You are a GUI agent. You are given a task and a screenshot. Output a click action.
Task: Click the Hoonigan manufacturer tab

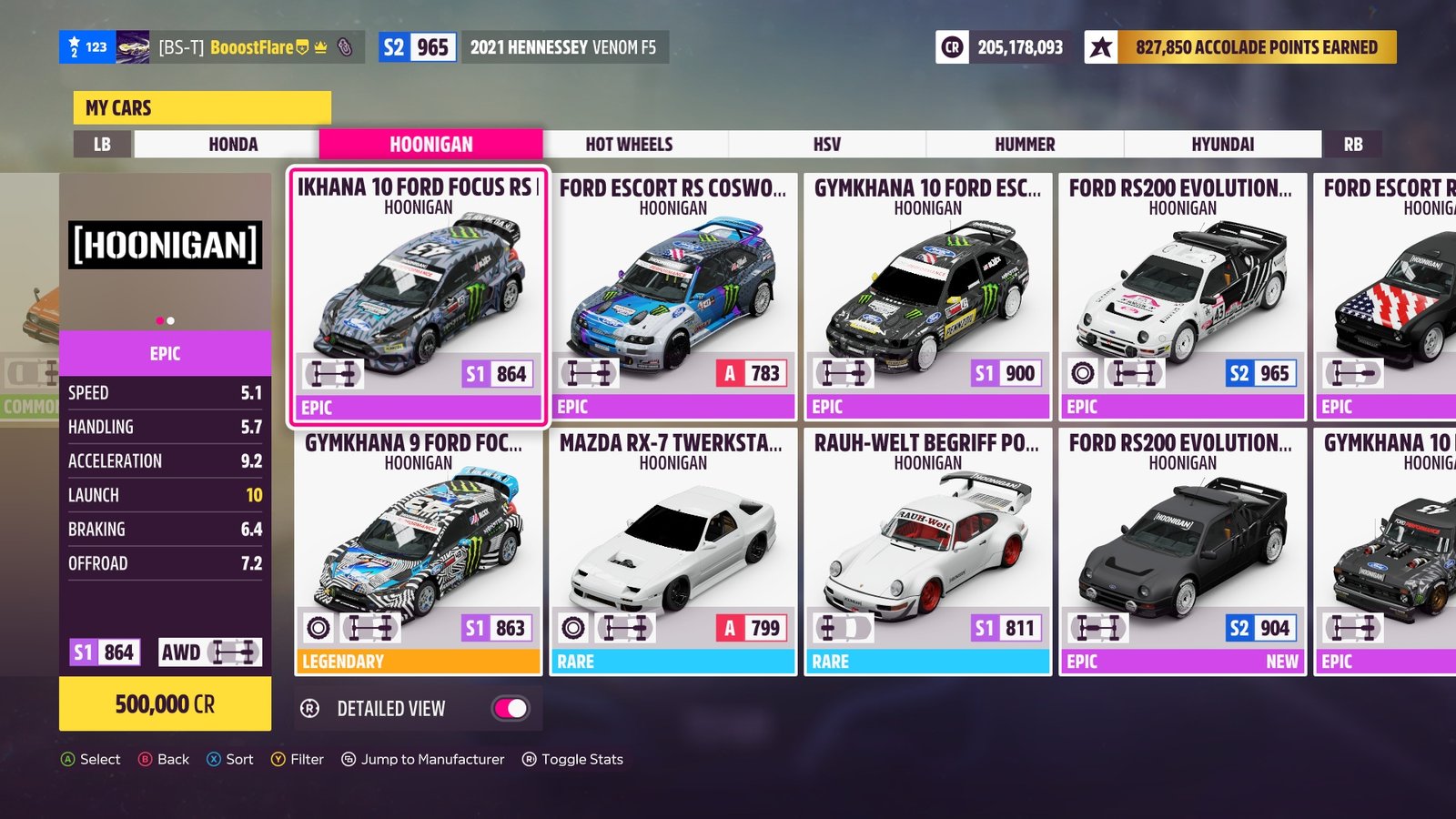[430, 144]
